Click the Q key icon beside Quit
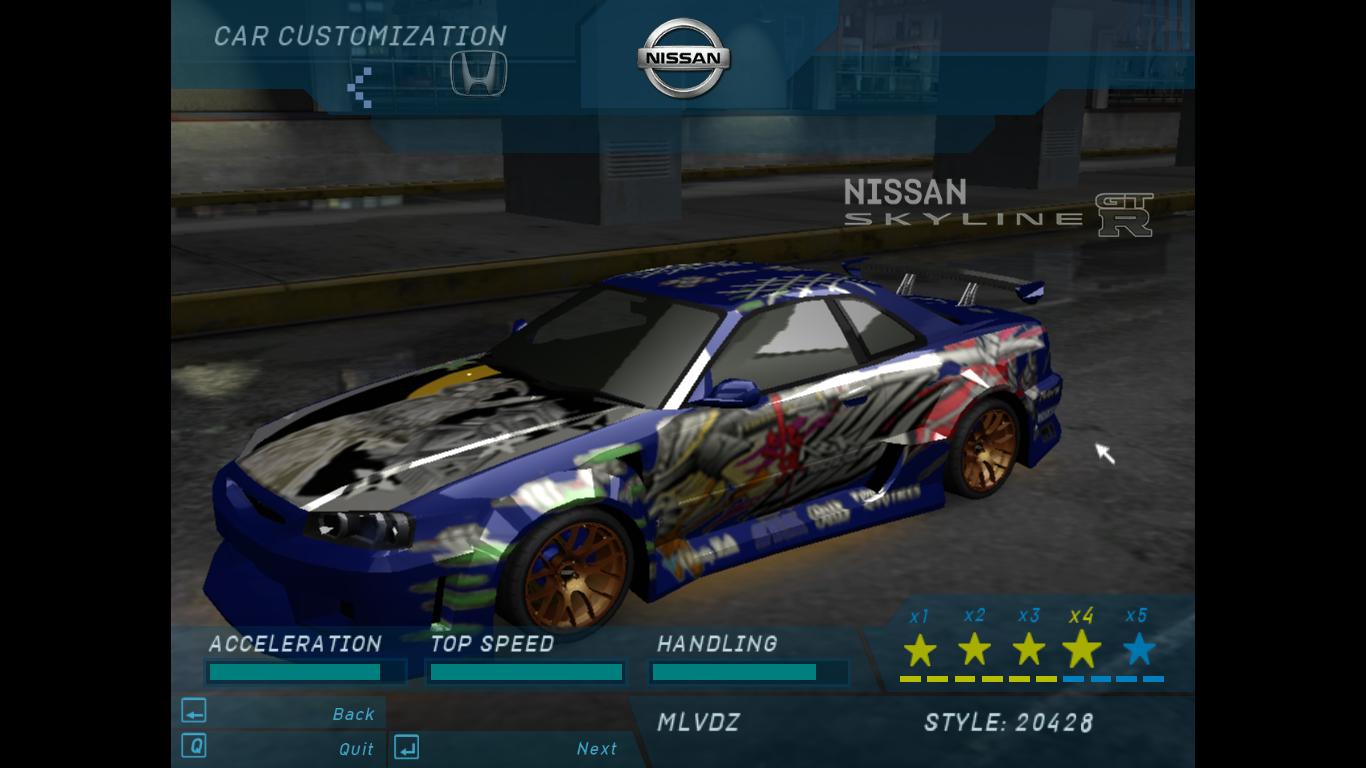The width and height of the screenshot is (1366, 768). (x=192, y=747)
